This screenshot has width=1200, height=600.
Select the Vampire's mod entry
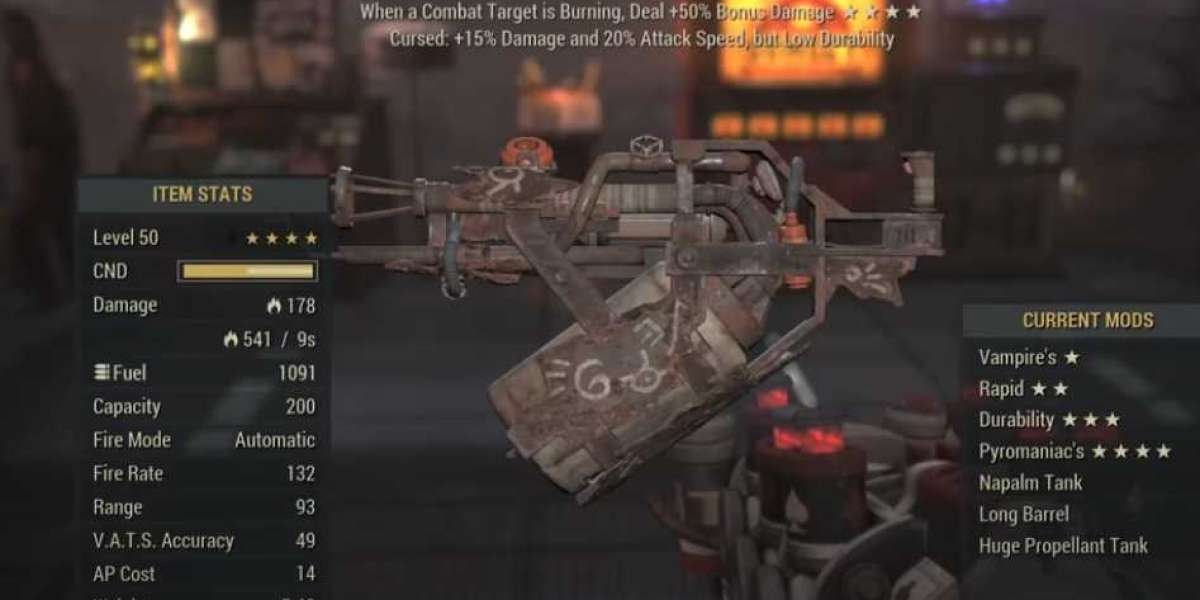(1030, 357)
